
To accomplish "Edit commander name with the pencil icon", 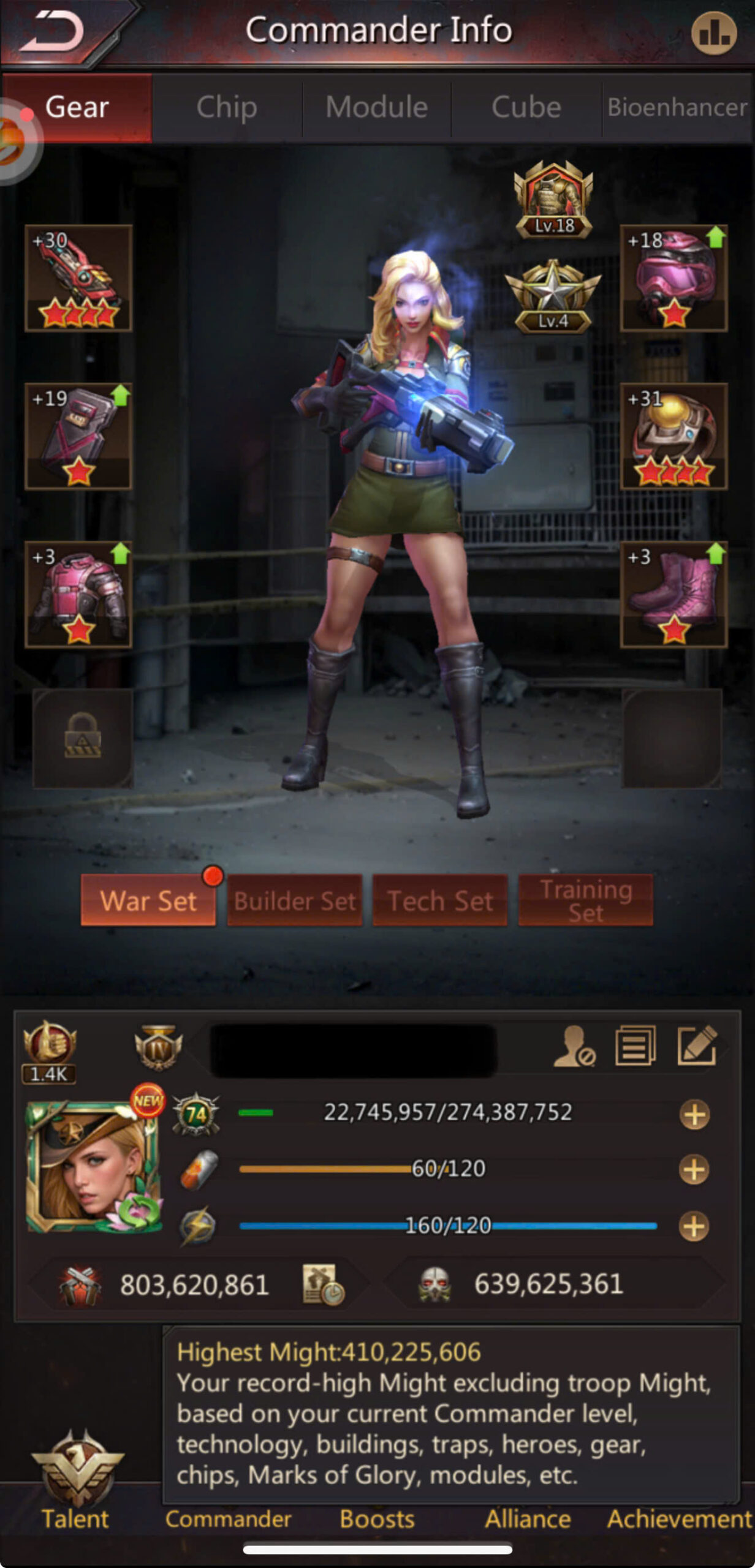I will 697,1046.
